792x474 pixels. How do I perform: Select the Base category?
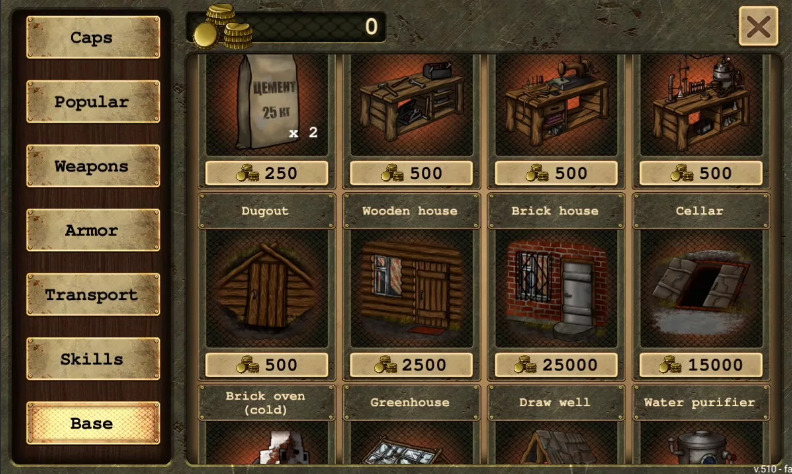92,423
